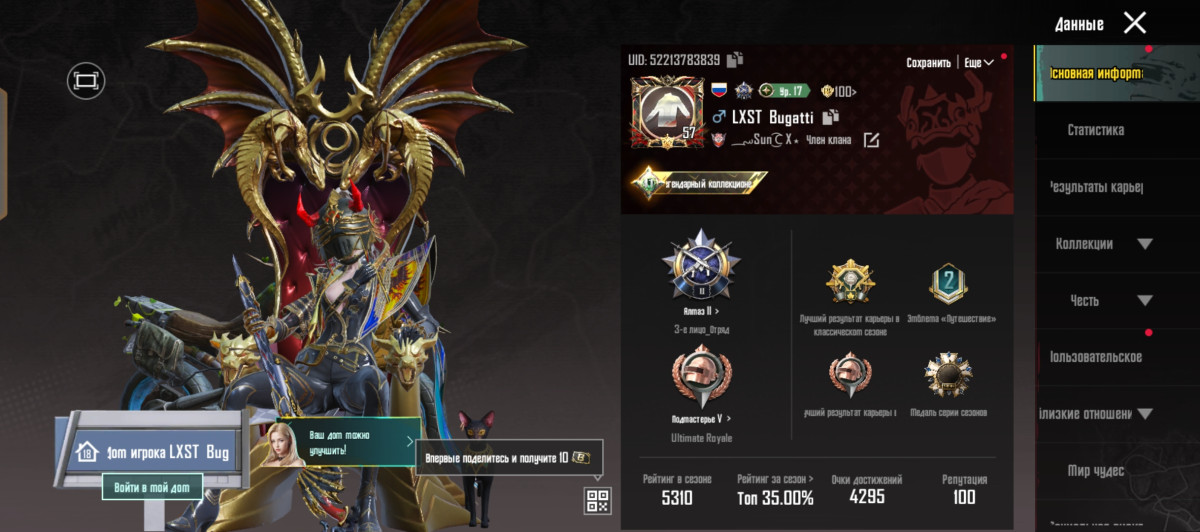
Task: Expand the Честь section
Action: pos(1103,301)
